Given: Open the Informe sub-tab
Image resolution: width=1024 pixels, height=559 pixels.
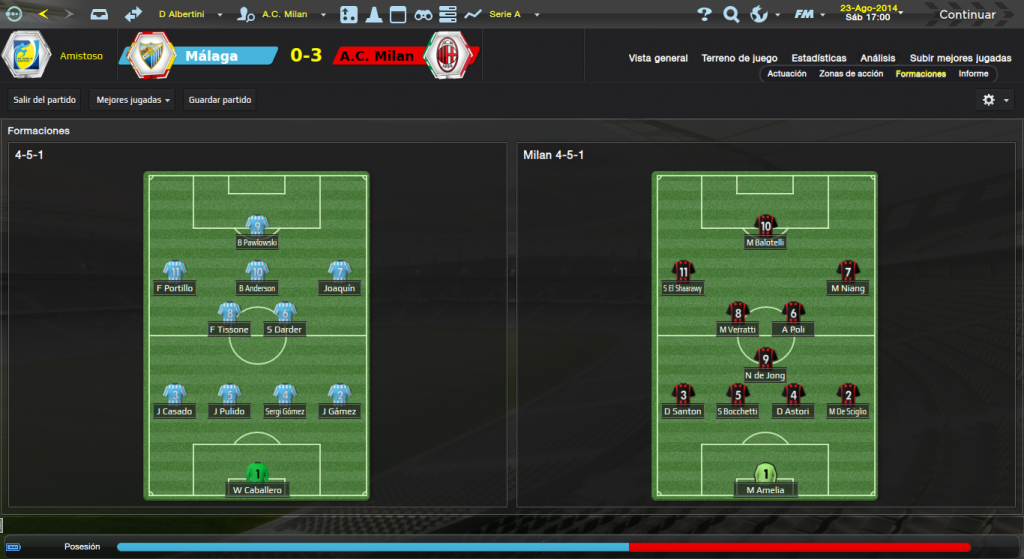Looking at the screenshot, I should 973,74.
